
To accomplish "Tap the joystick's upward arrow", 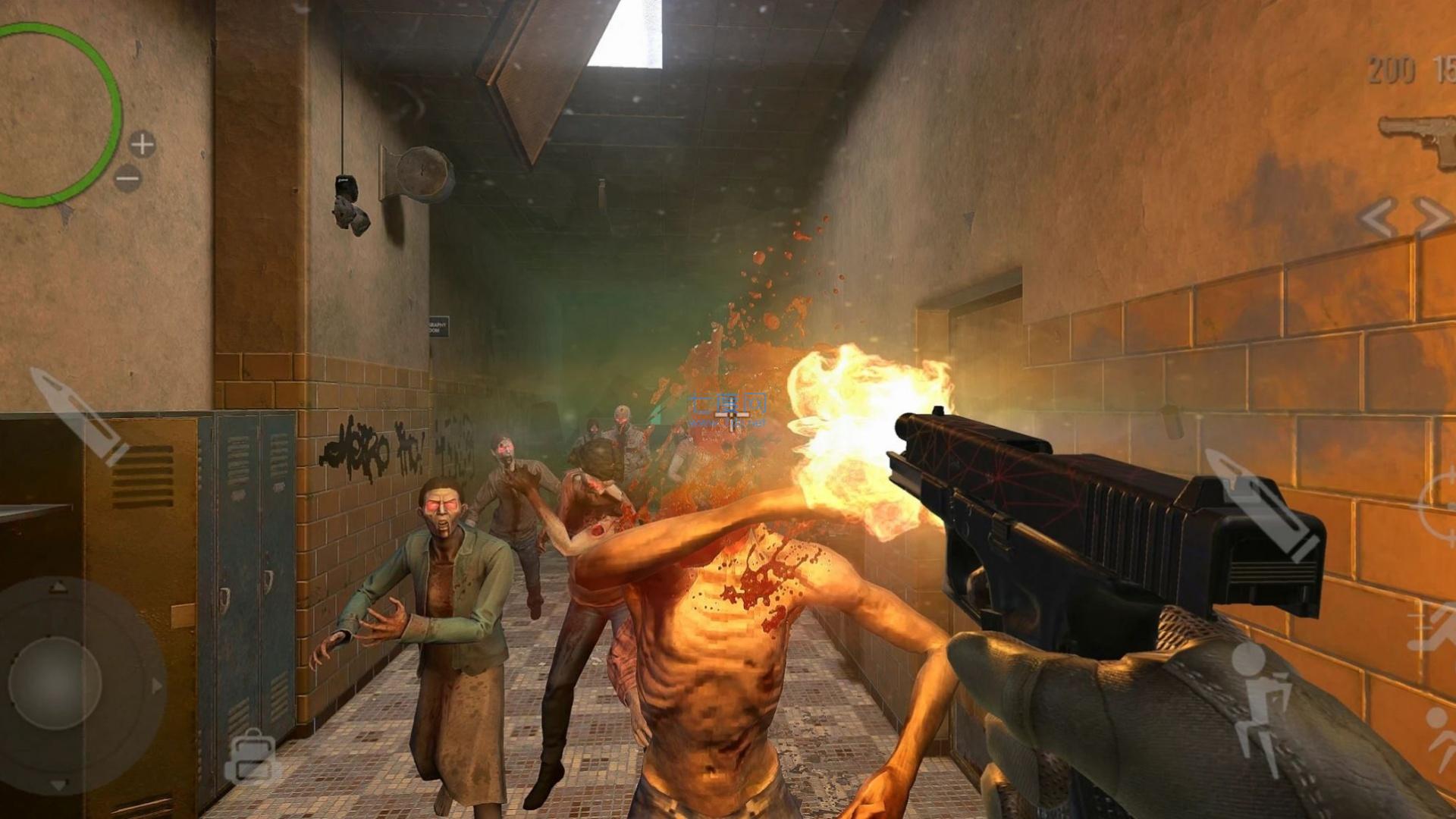I will (58, 588).
